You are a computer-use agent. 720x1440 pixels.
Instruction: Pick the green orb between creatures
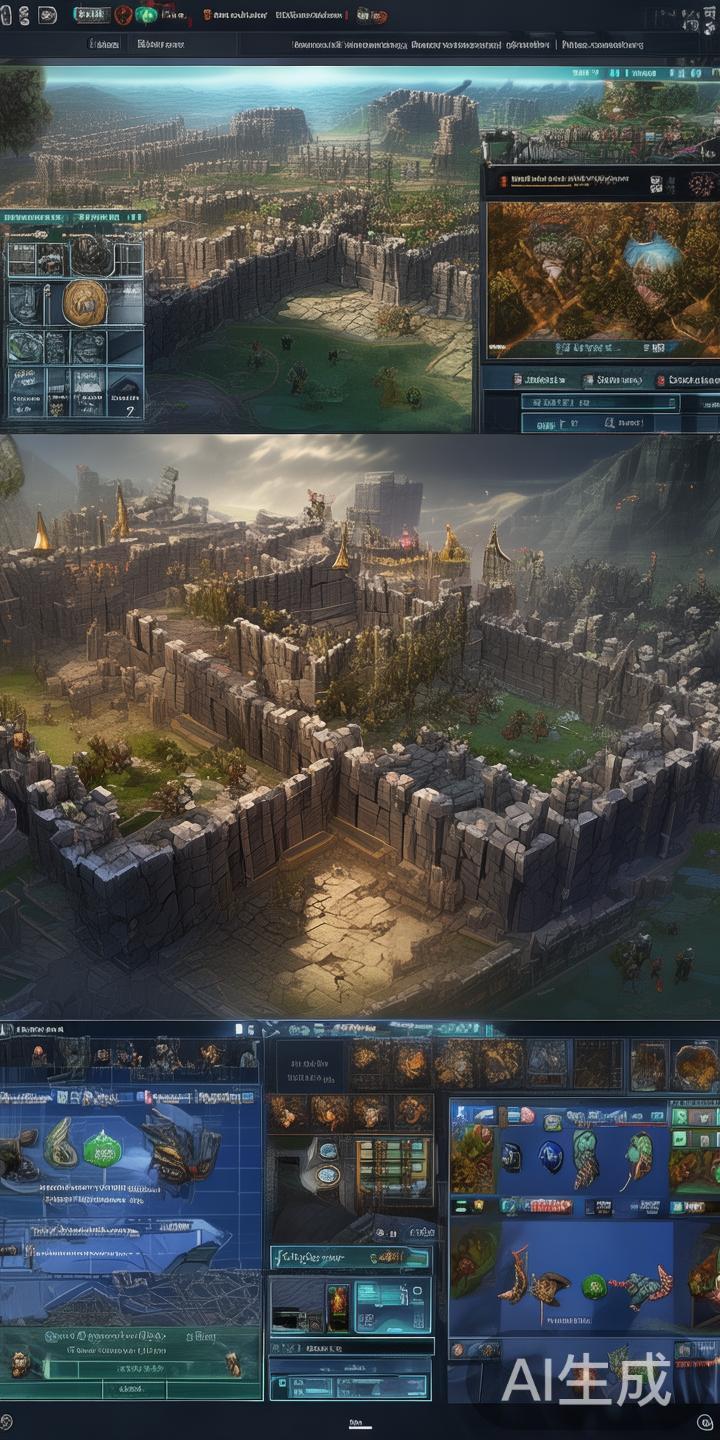(594, 1286)
